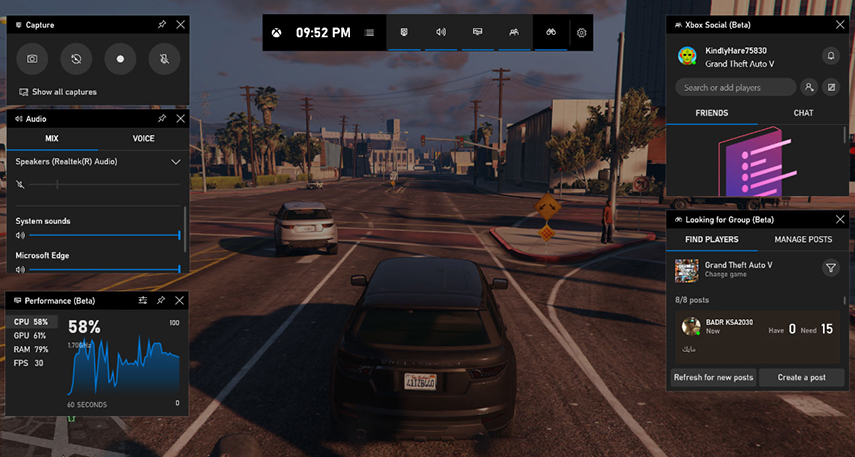Switch to the Manage Posts tab
This screenshot has height=457, width=855.
[x=803, y=240]
